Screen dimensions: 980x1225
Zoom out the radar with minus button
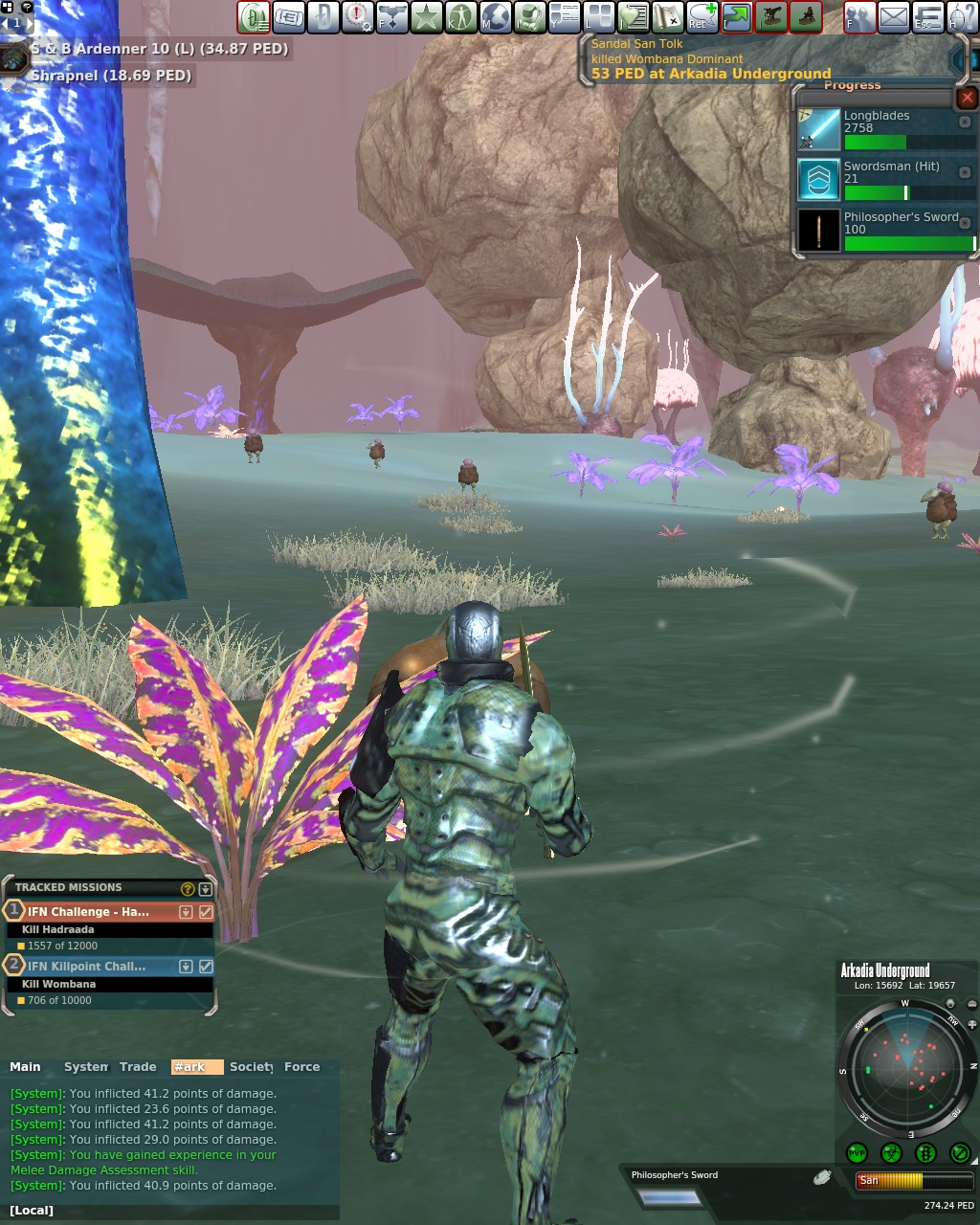(x=972, y=1004)
